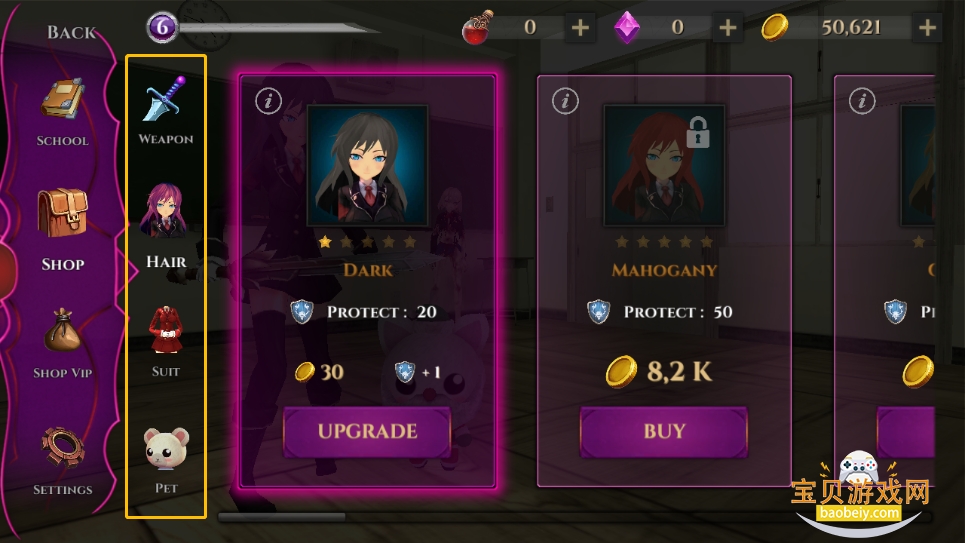
Task: Buy the Mahogany hairstyle
Action: pos(664,432)
